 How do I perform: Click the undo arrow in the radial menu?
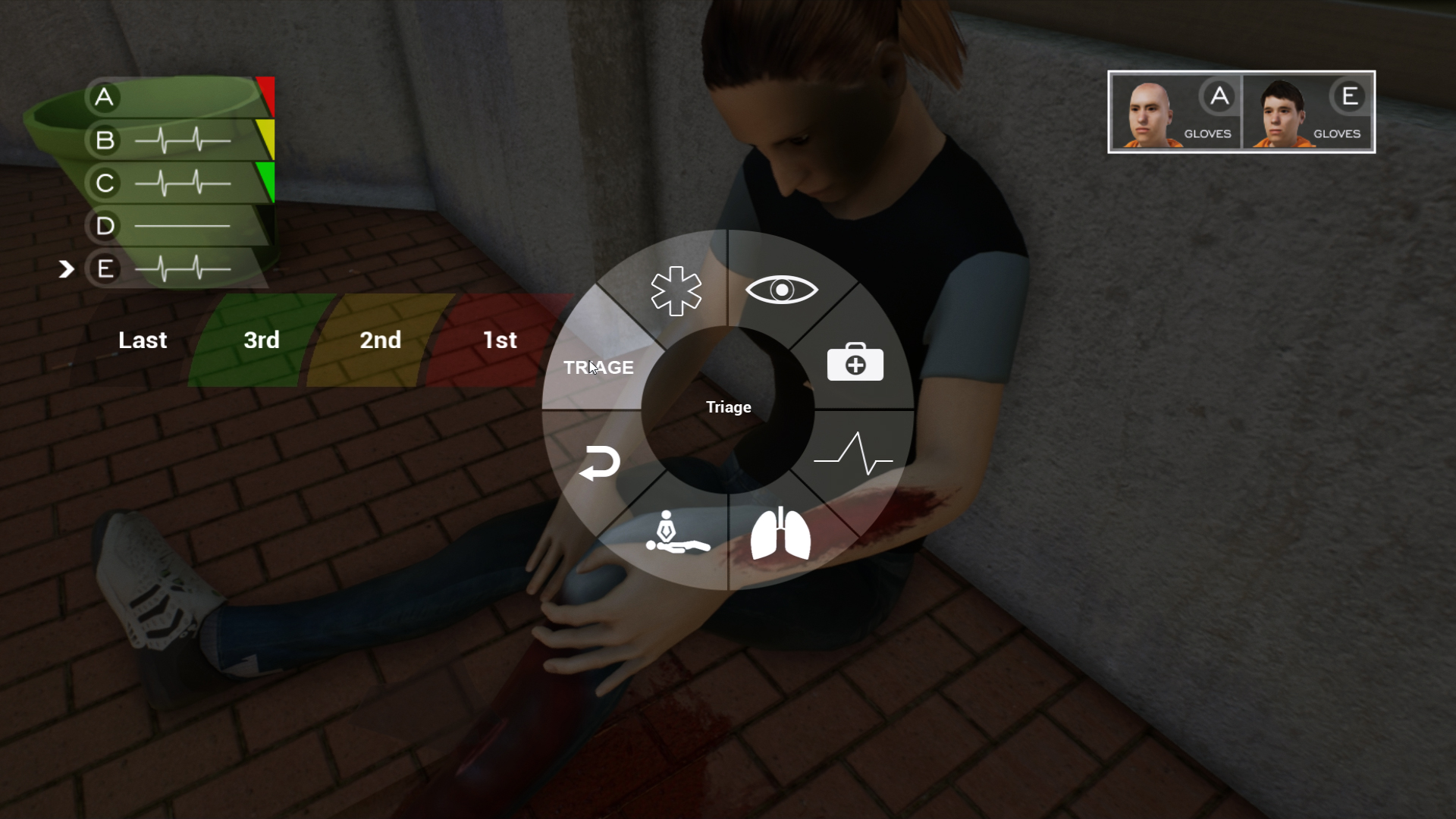pos(601,463)
